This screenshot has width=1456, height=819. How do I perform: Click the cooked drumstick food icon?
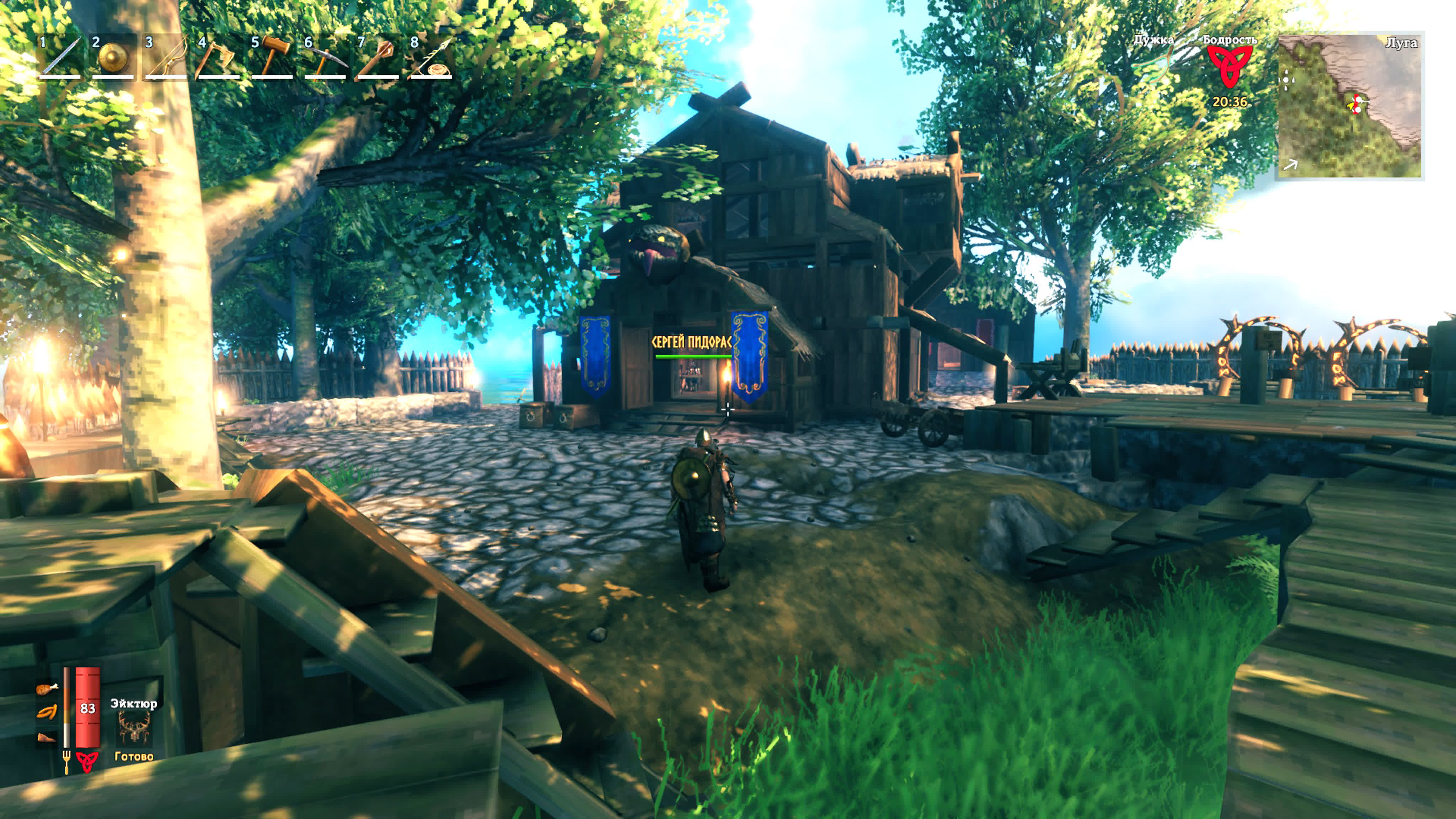pyautogui.click(x=46, y=689)
